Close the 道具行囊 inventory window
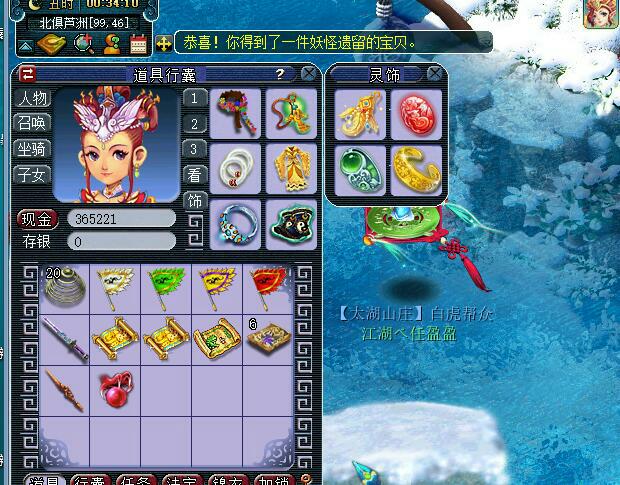This screenshot has height=485, width=620. (309, 74)
